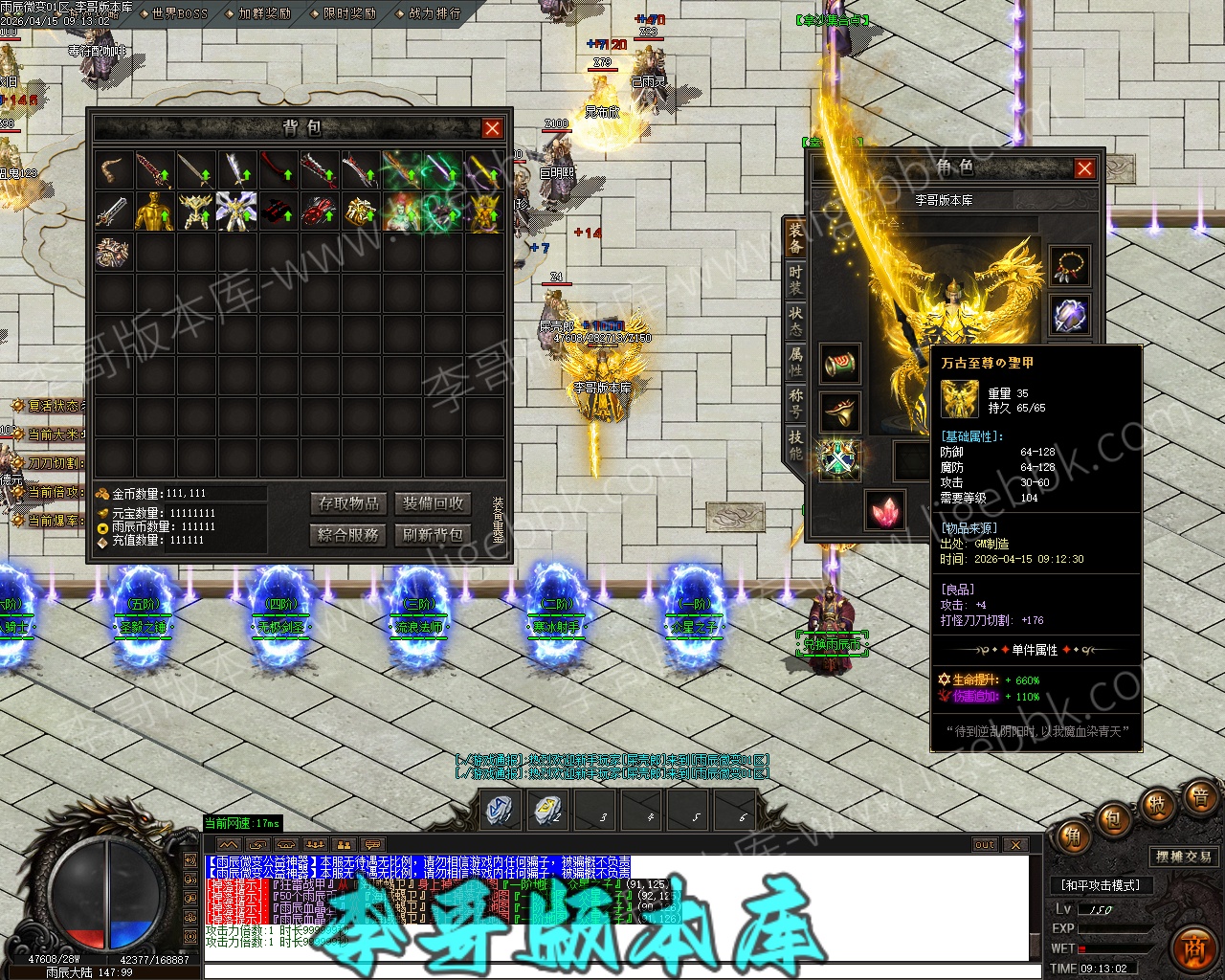Refresh the bag with 刷新背包
The image size is (1225, 980).
tap(433, 535)
